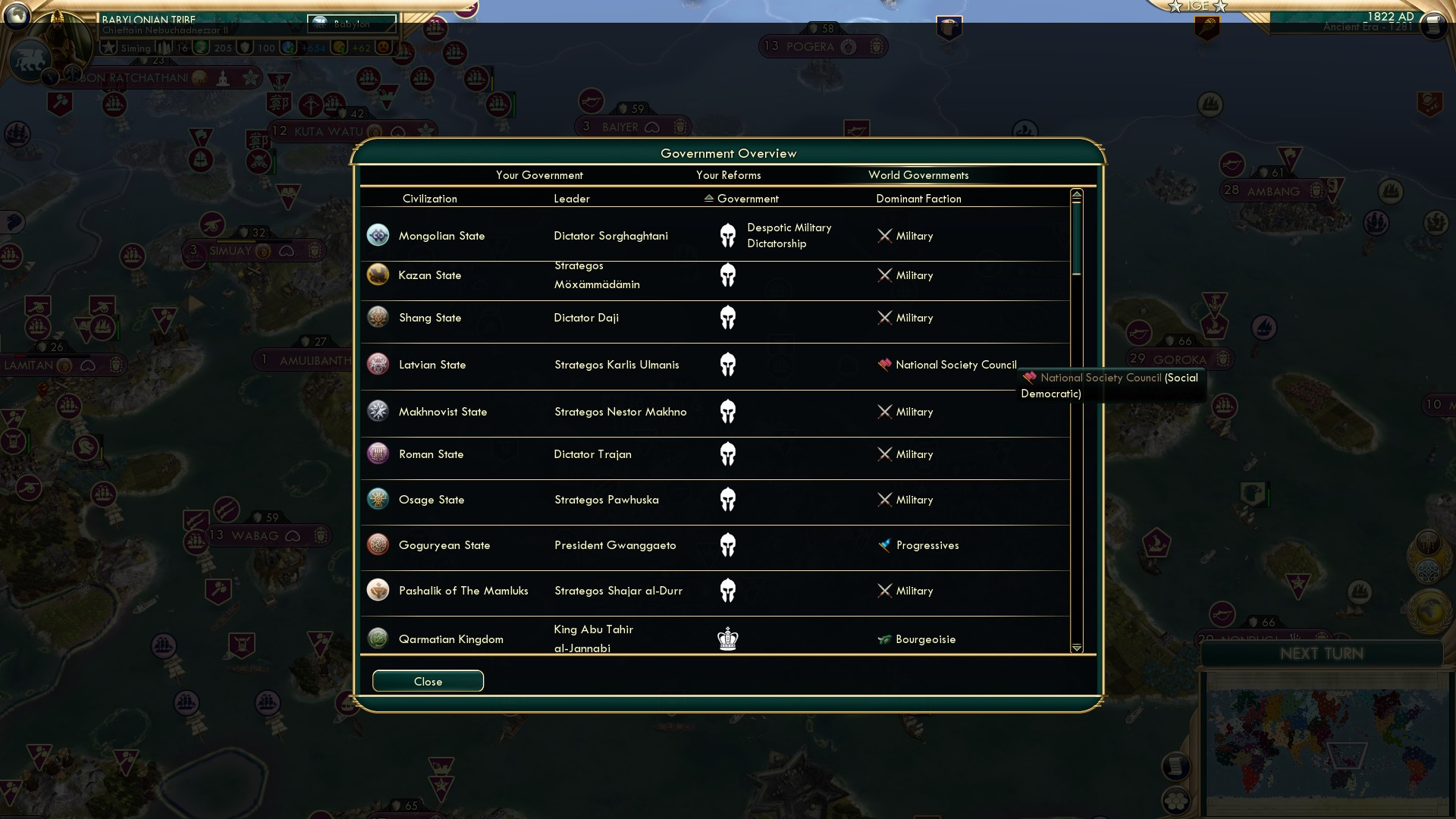Open the Babylon dropdown in the top bar
This screenshot has width=1456, height=819.
pos(351,24)
